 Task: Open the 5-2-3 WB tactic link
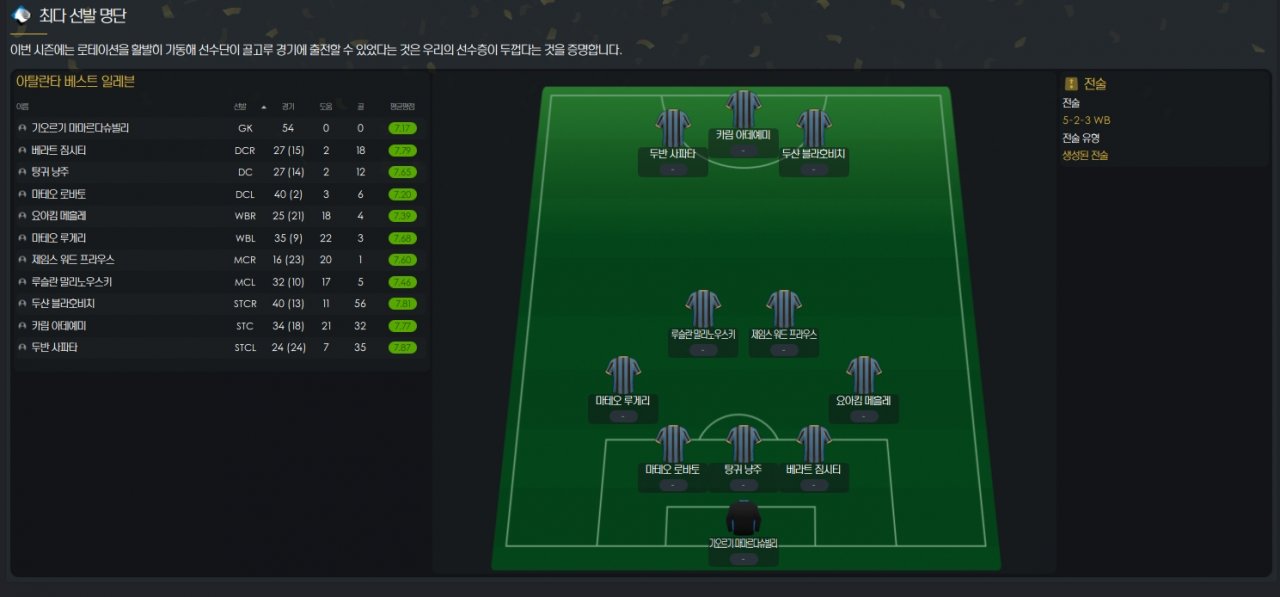click(1086, 120)
